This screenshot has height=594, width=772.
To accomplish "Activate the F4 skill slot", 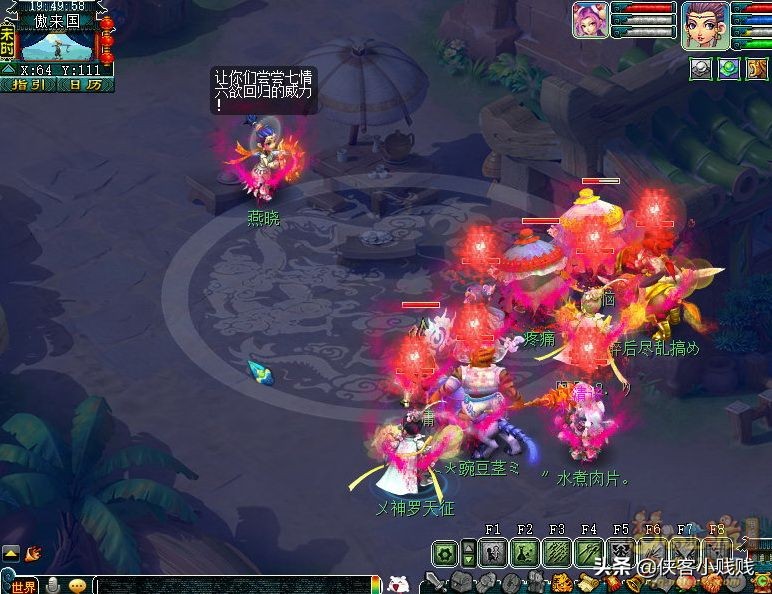I will pos(589,552).
